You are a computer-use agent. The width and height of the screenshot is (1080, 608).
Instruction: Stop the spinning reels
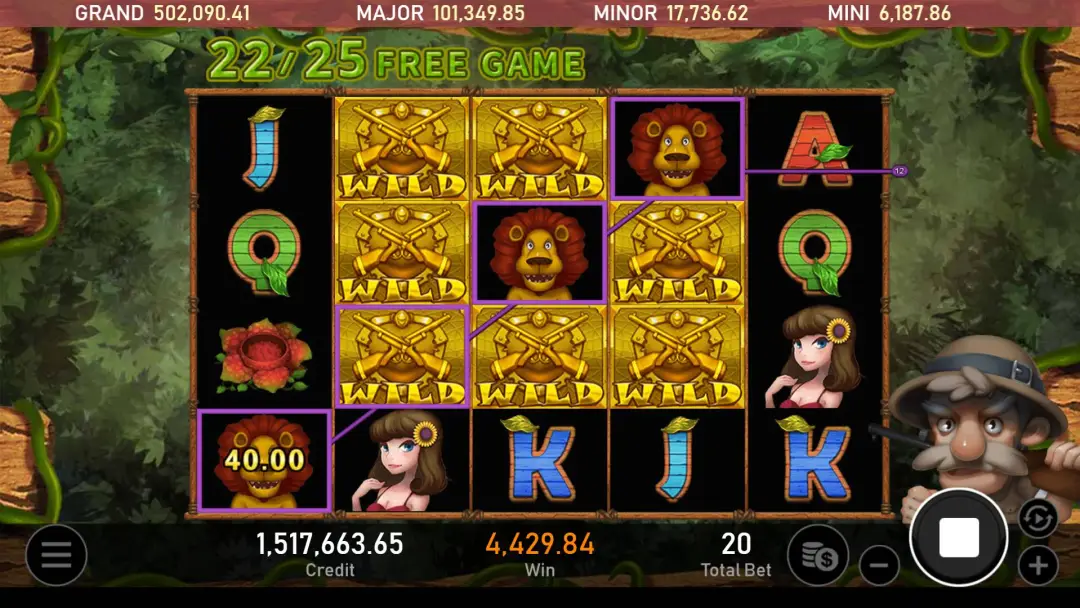958,538
